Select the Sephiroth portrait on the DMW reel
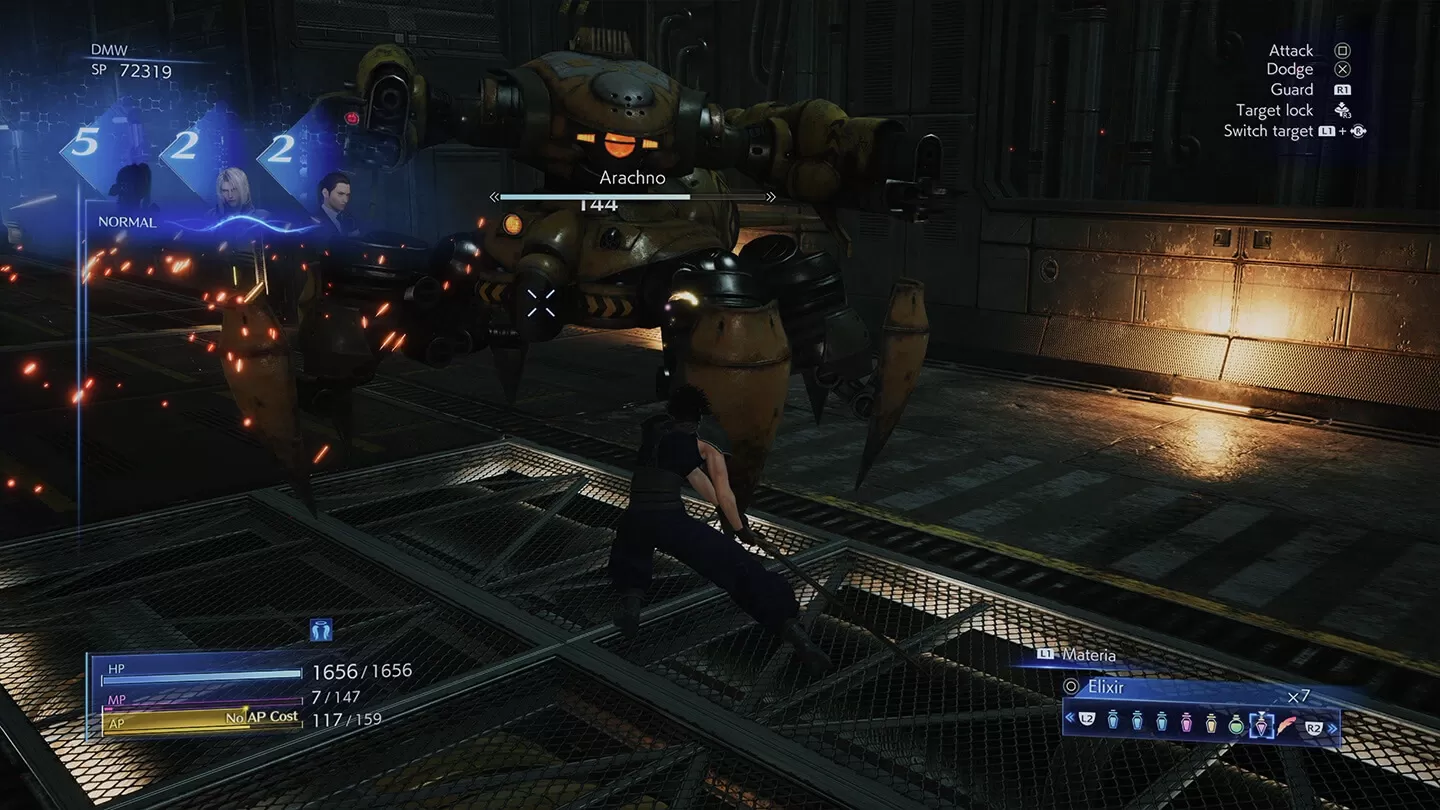Viewport: 1440px width, 810px height. click(x=231, y=190)
